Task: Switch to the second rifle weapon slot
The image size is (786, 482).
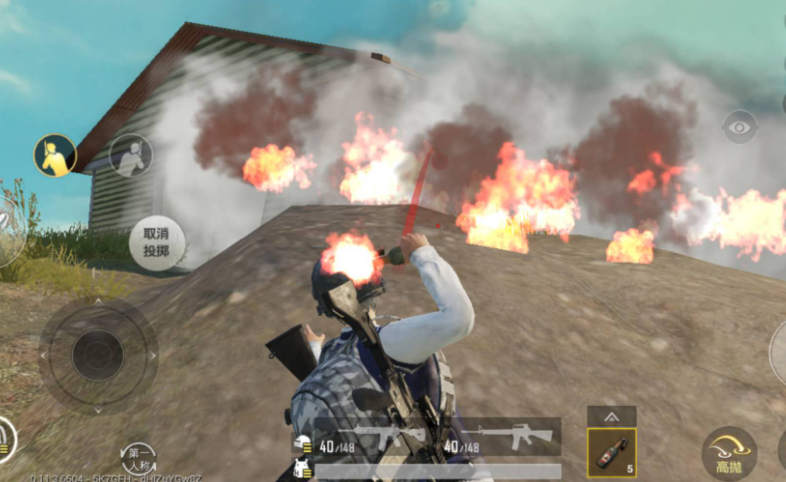Action: tap(502, 437)
